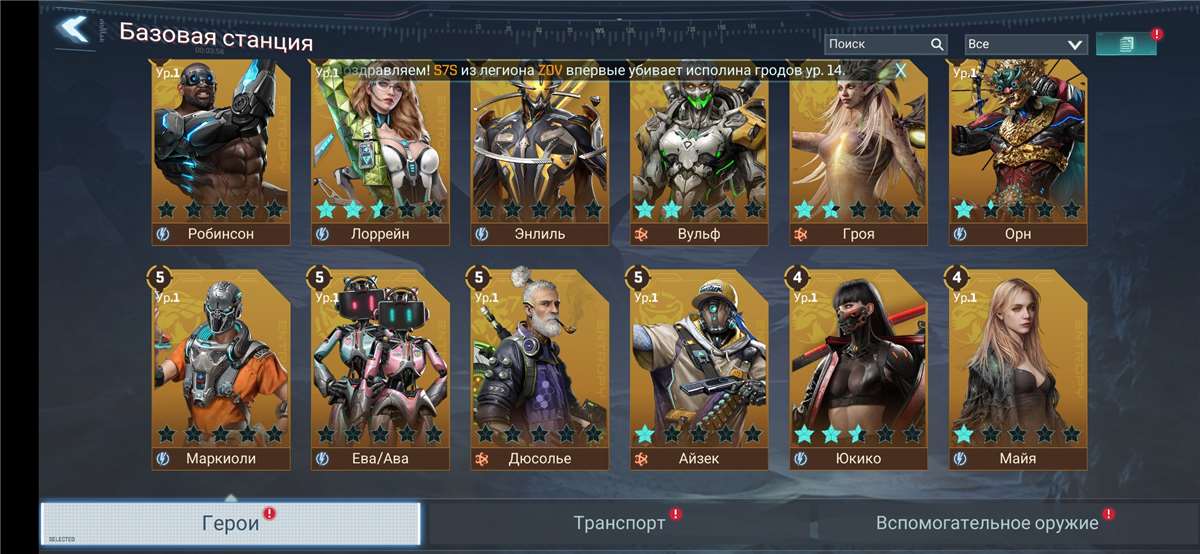Select the hero card Робинсон
This screenshot has width=1200, height=554.
pyautogui.click(x=221, y=150)
